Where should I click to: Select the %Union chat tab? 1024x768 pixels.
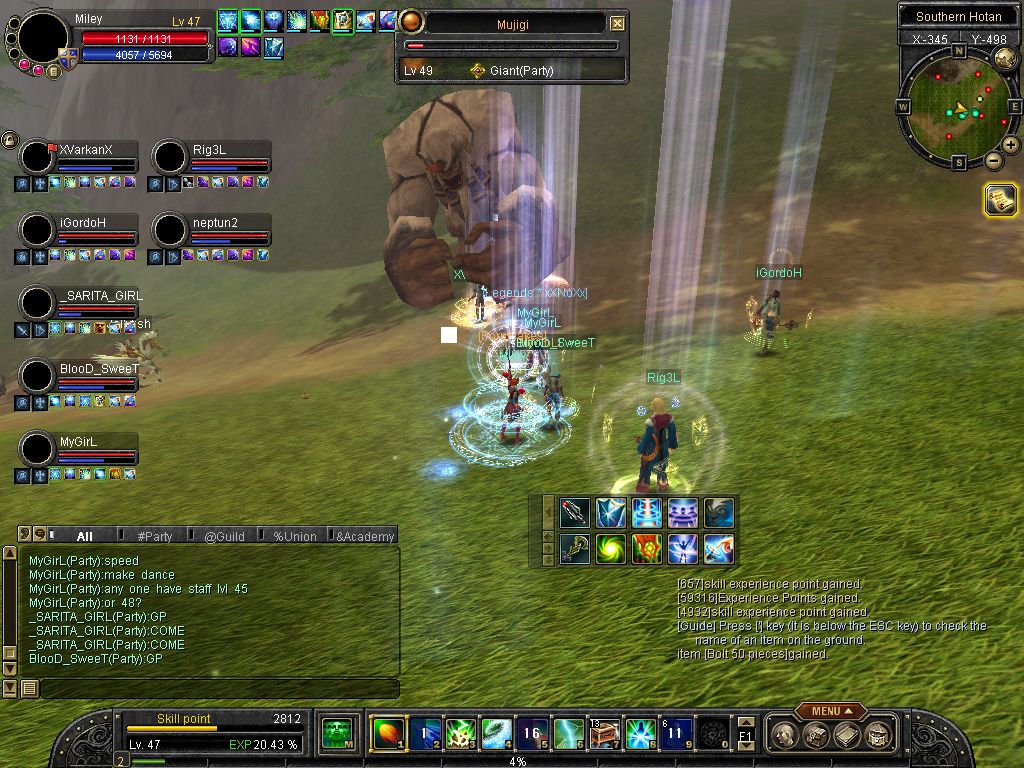[295, 536]
